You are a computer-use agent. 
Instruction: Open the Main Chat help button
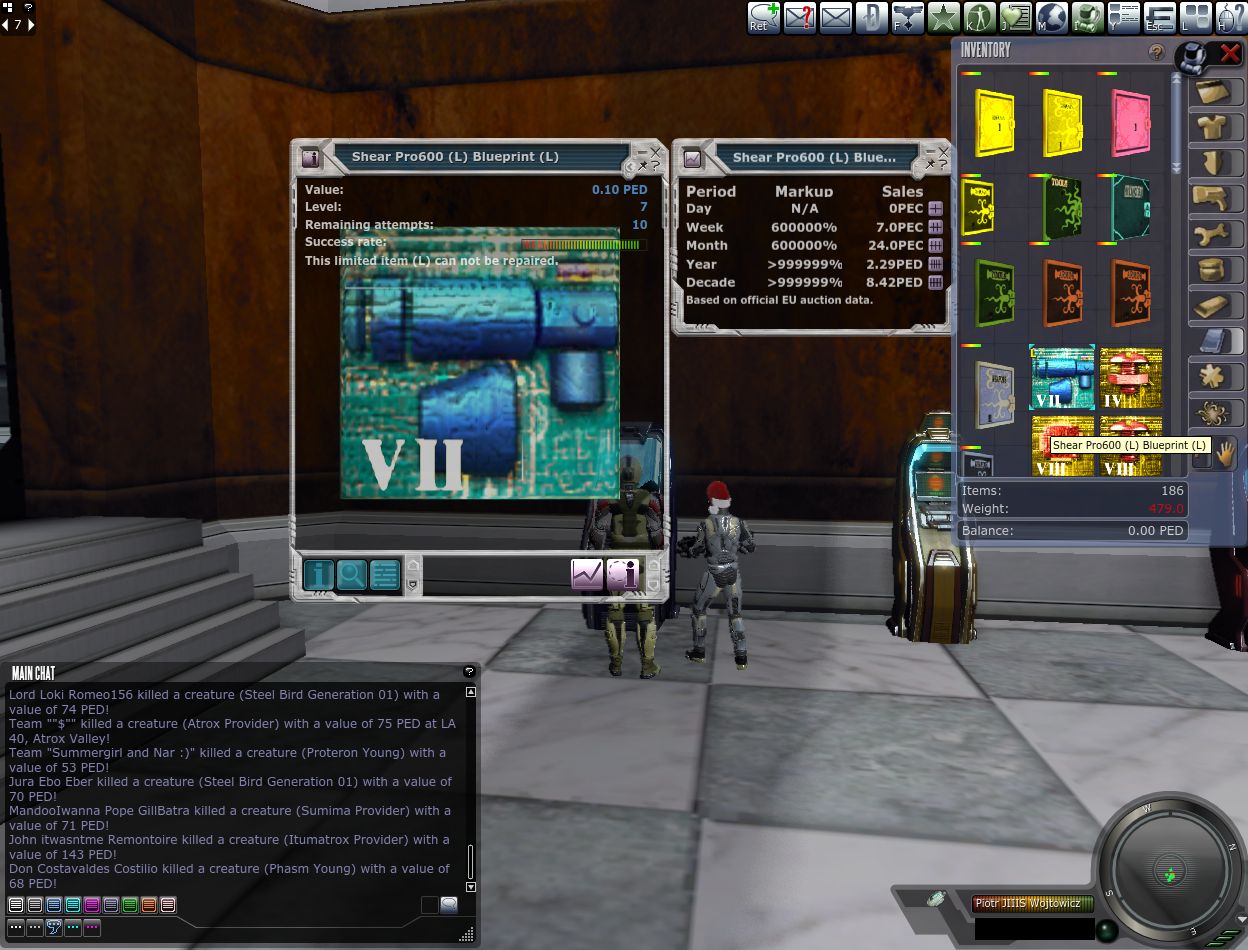coord(469,672)
